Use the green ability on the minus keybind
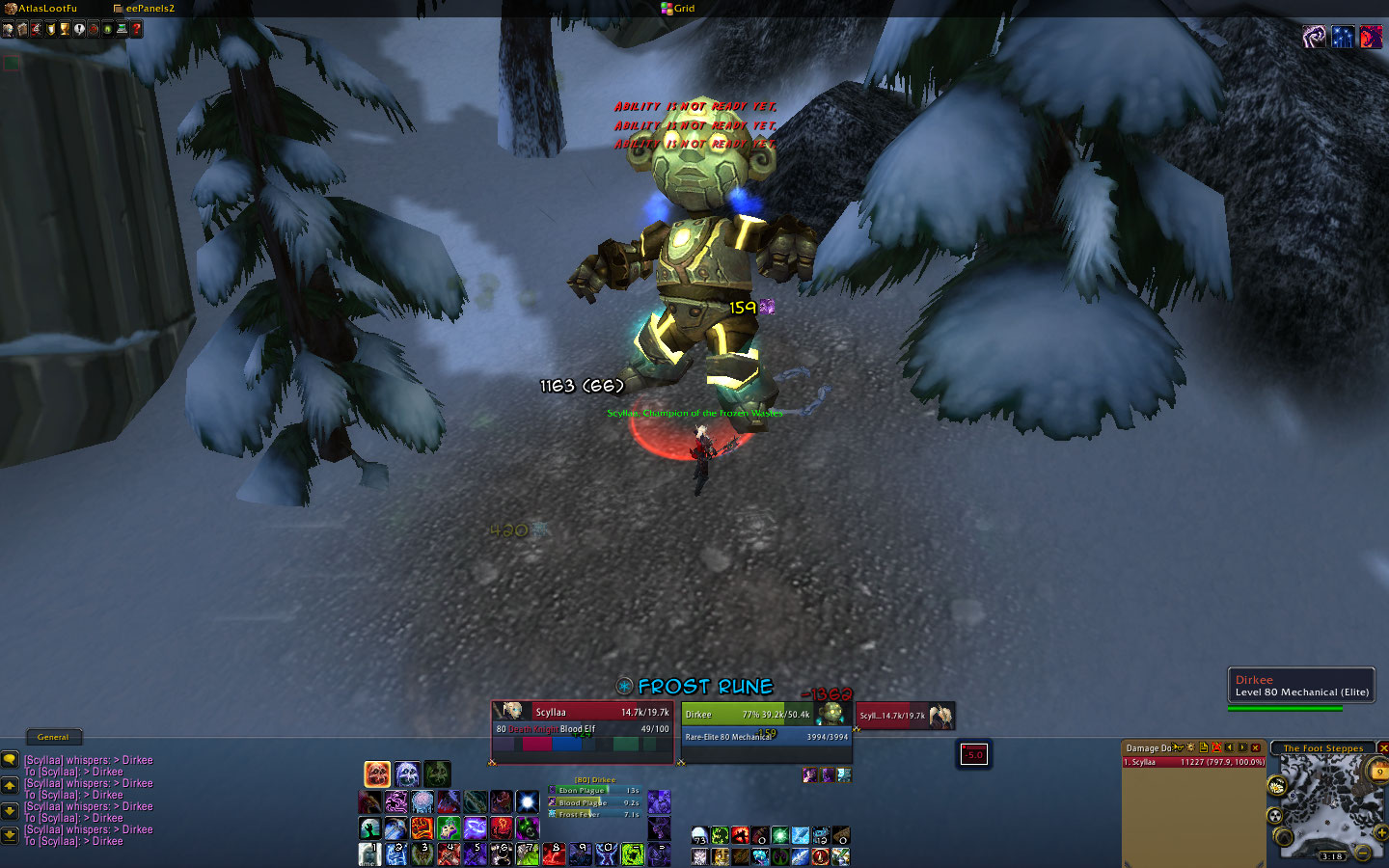 point(632,854)
